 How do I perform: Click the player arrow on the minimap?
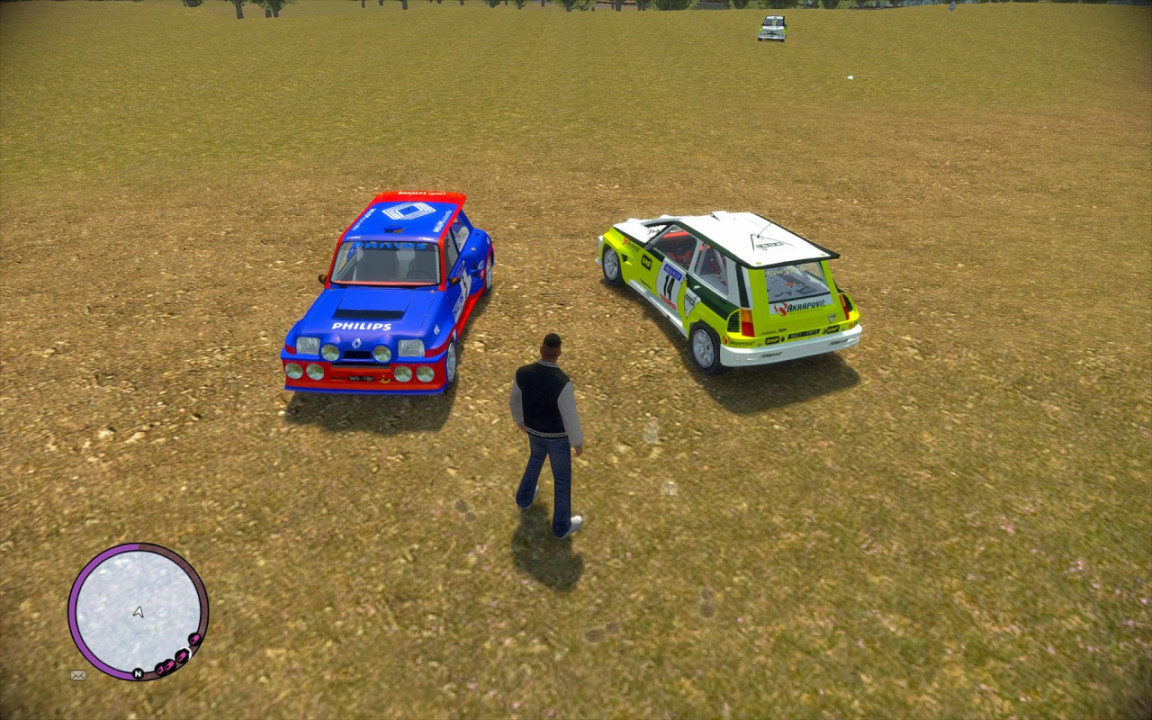tap(138, 611)
